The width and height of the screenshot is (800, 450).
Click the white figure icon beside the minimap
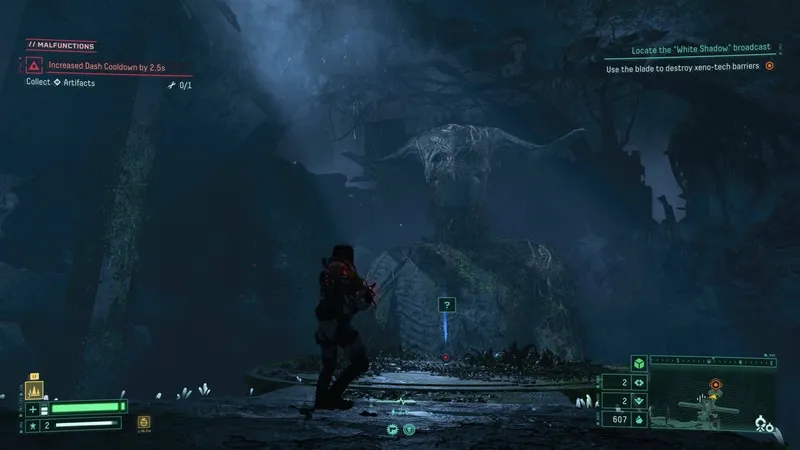coord(765,422)
